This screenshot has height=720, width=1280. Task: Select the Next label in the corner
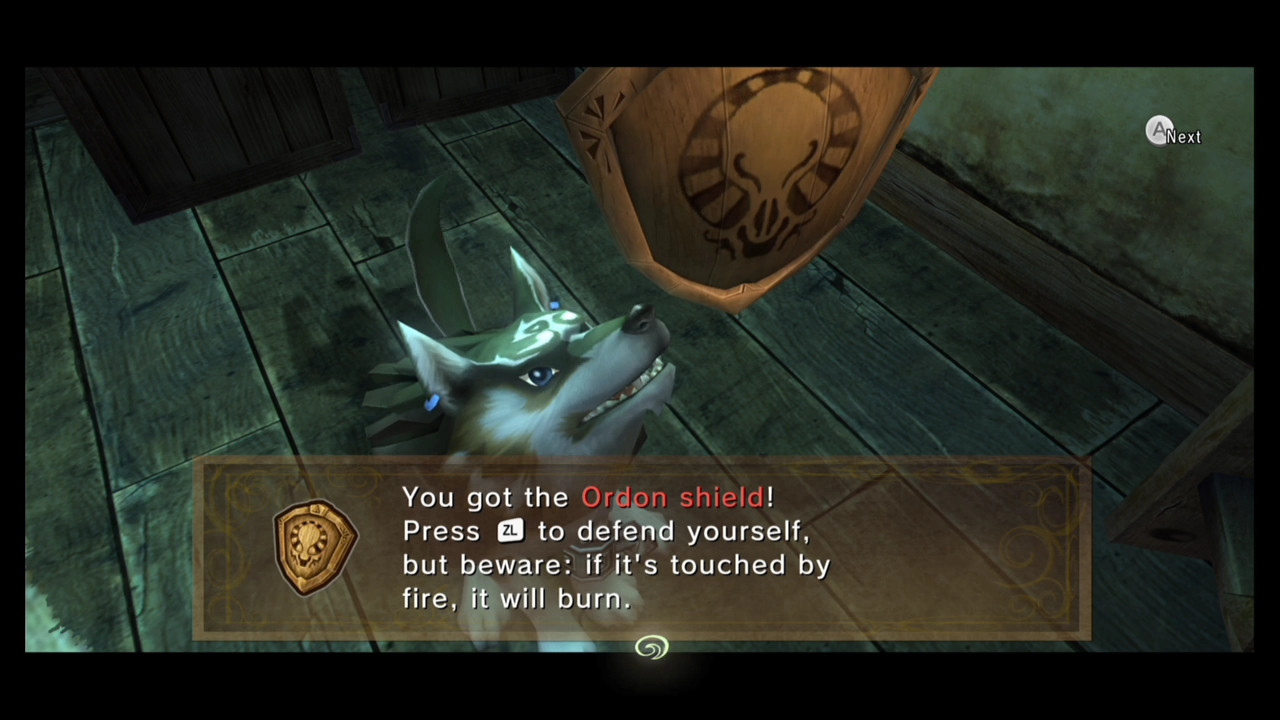[1185, 137]
